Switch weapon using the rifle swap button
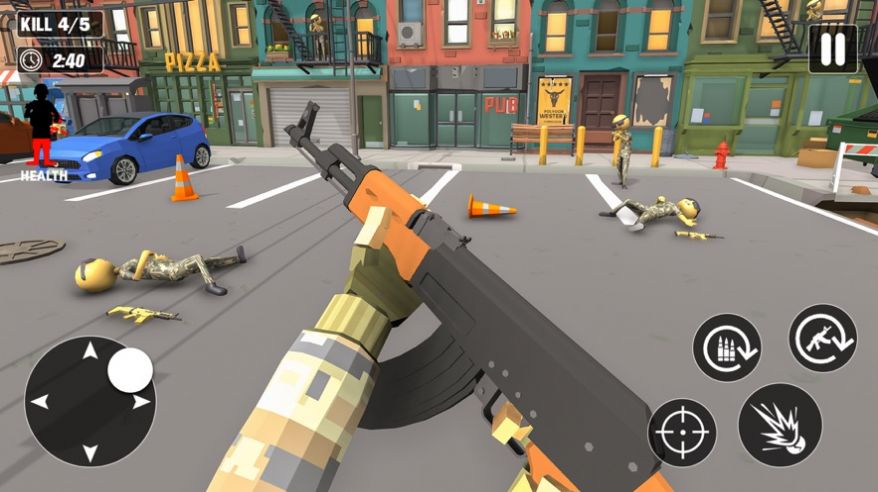878x492 pixels. coord(822,338)
